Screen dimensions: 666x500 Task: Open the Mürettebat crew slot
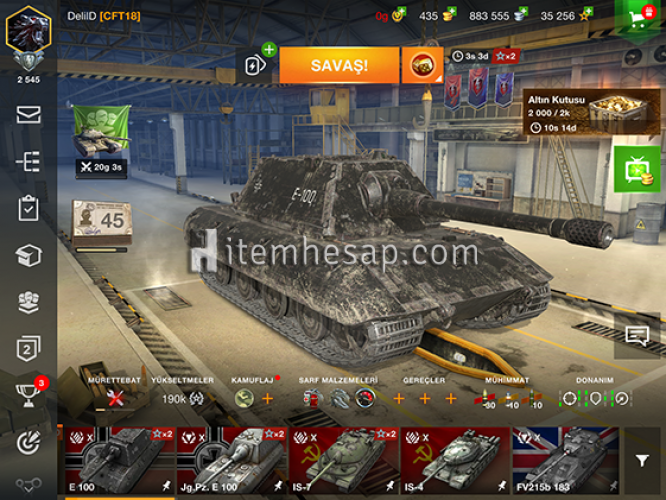117,397
